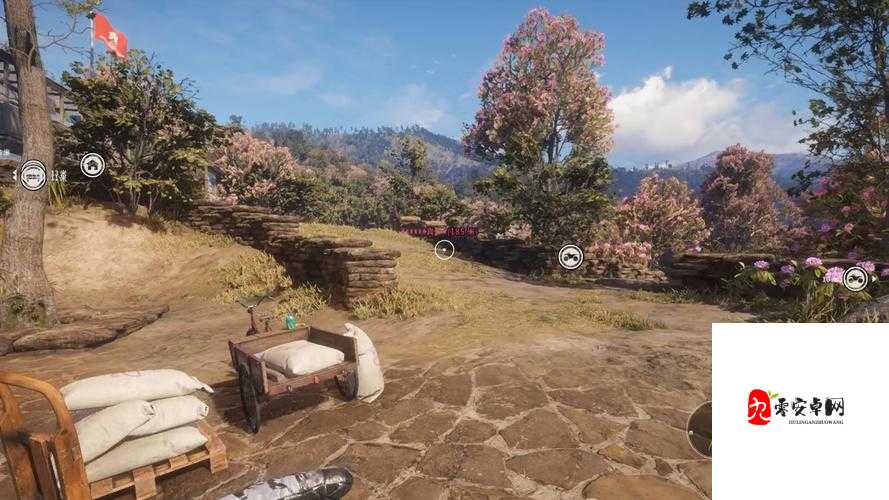Select the house waypoint marker
Screen dimensions: 889x500
point(93,165)
